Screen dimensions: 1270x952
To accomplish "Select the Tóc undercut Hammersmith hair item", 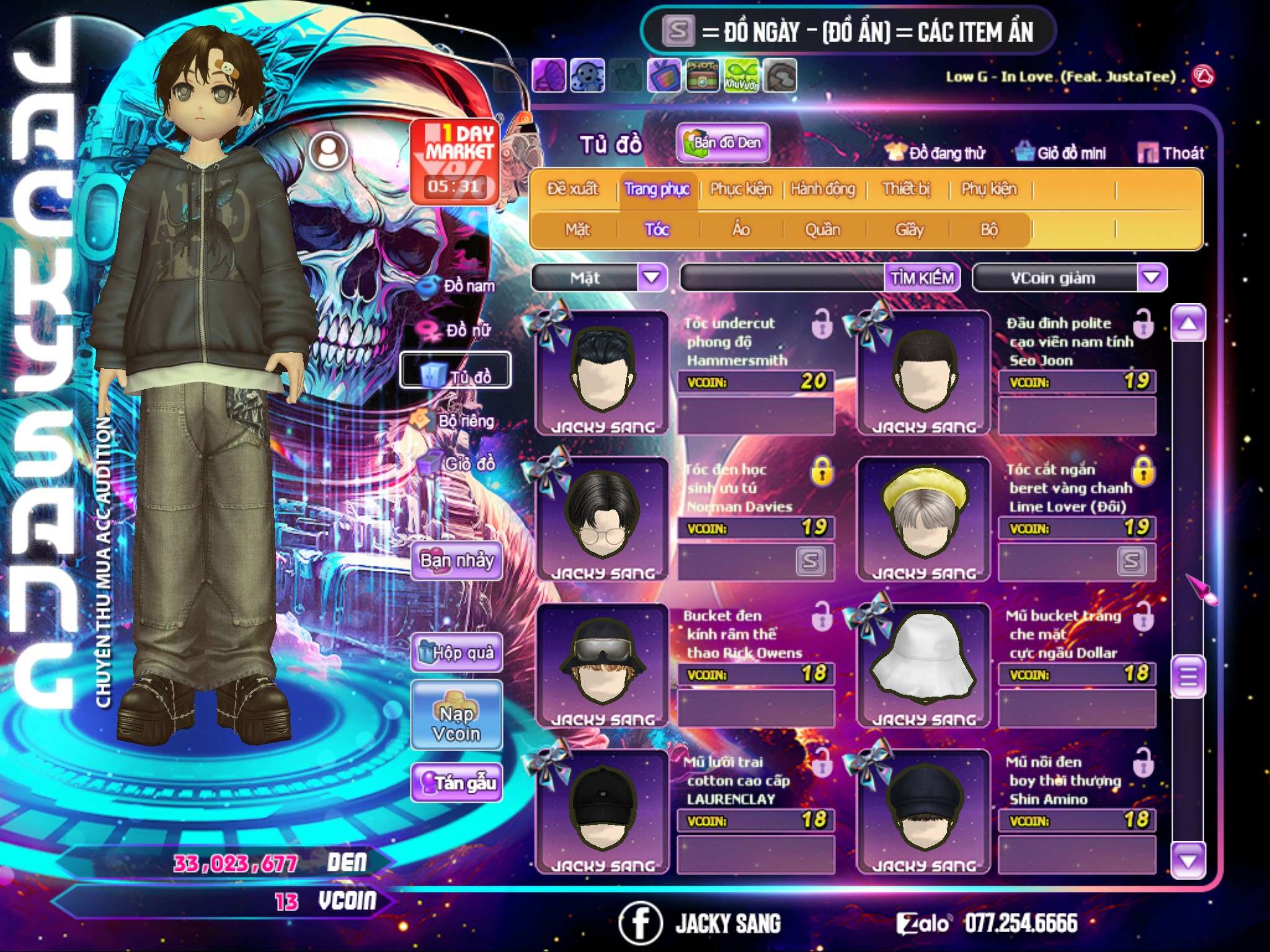I will (x=601, y=372).
